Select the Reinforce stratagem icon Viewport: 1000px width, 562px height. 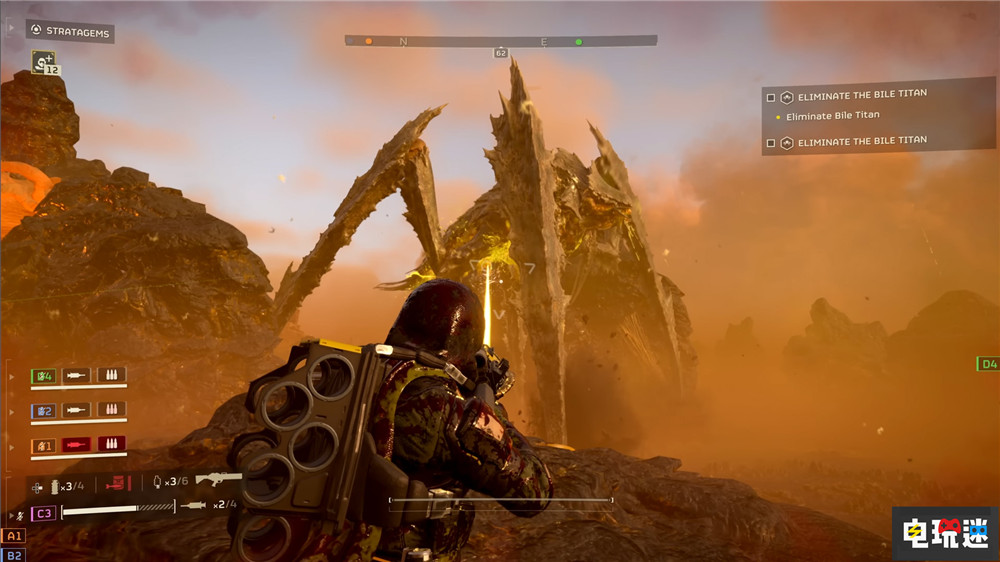pos(43,62)
